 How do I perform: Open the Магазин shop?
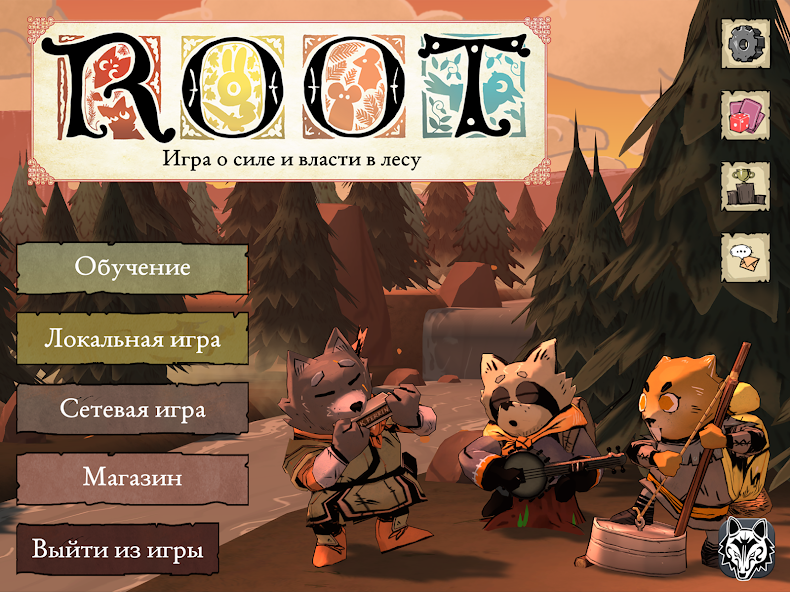click(x=132, y=478)
